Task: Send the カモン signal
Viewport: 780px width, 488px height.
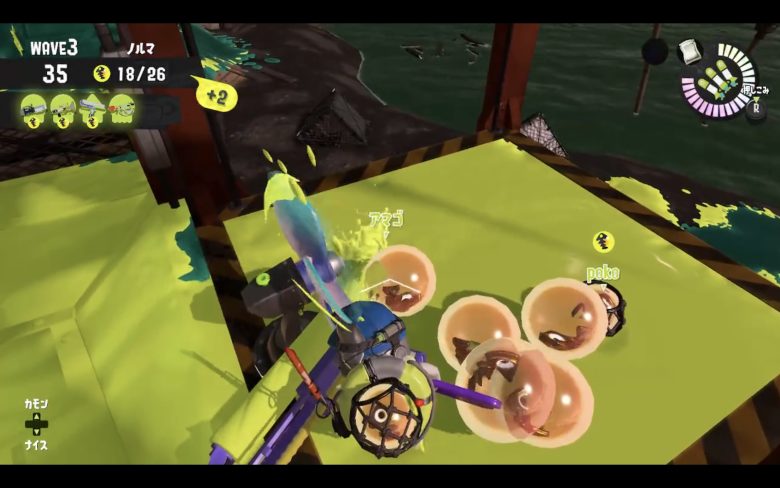Action: 36,405
